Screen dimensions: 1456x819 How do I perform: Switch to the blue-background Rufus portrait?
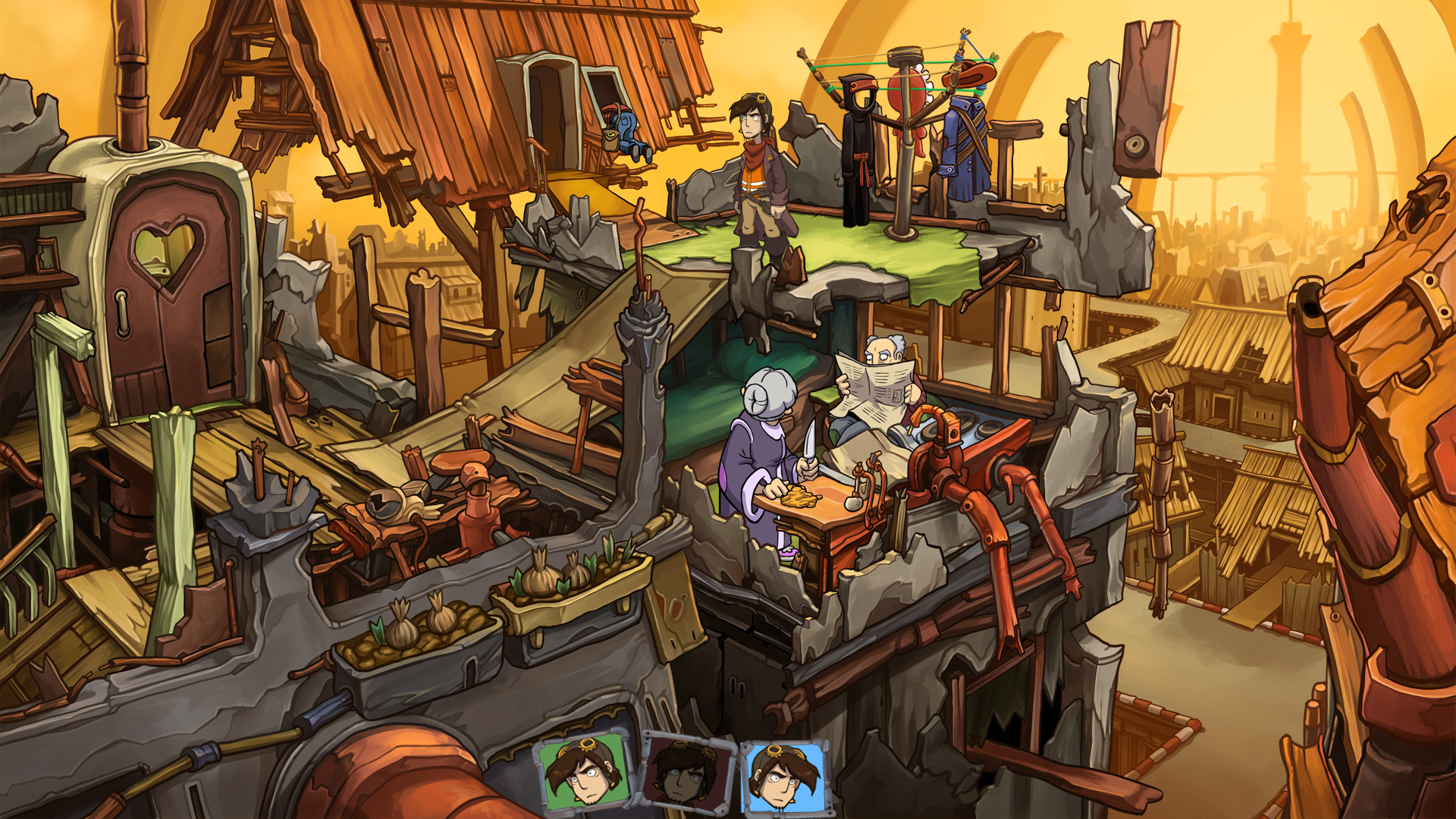tap(785, 777)
